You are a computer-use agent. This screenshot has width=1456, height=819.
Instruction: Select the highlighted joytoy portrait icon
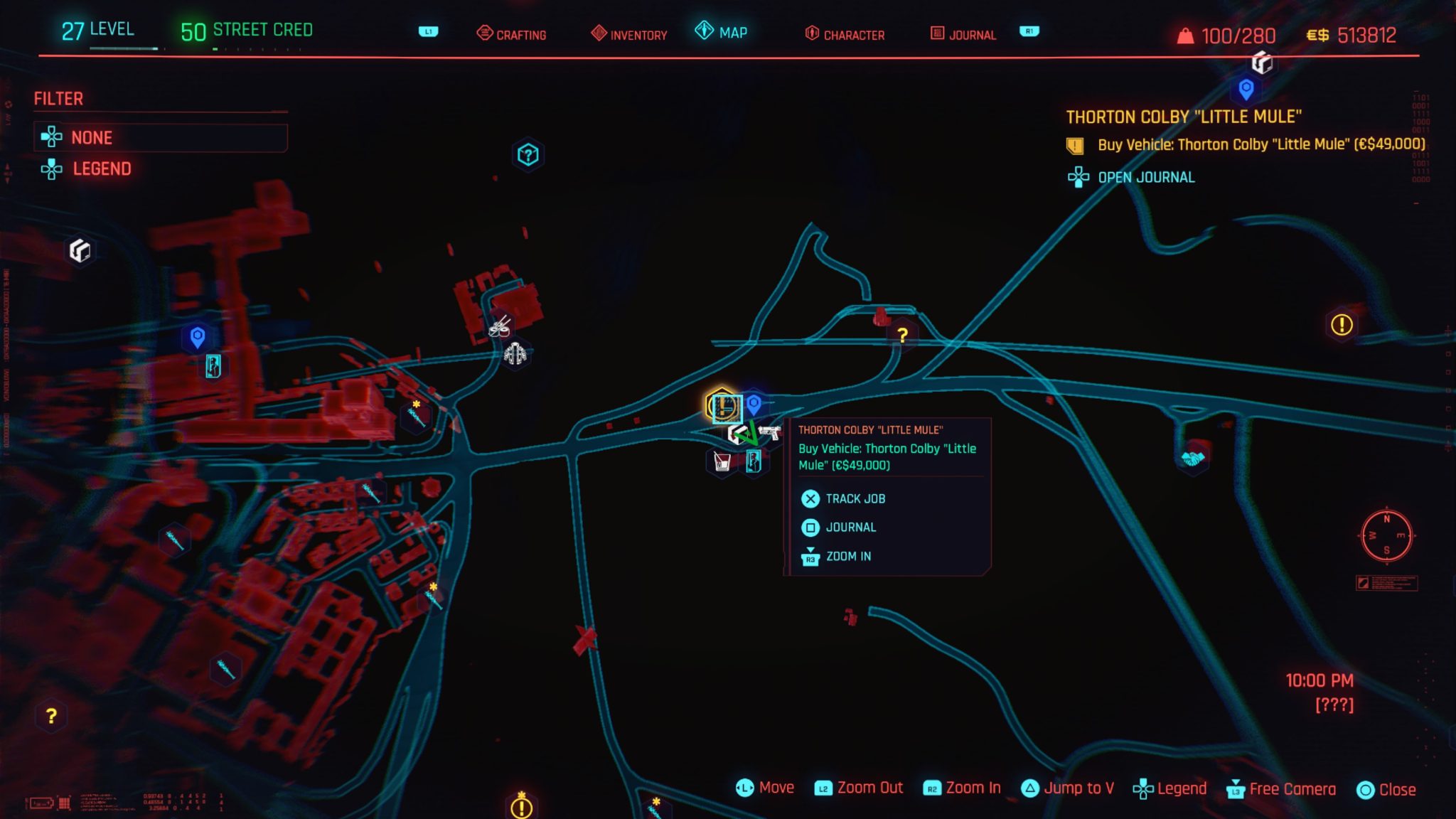(x=755, y=462)
